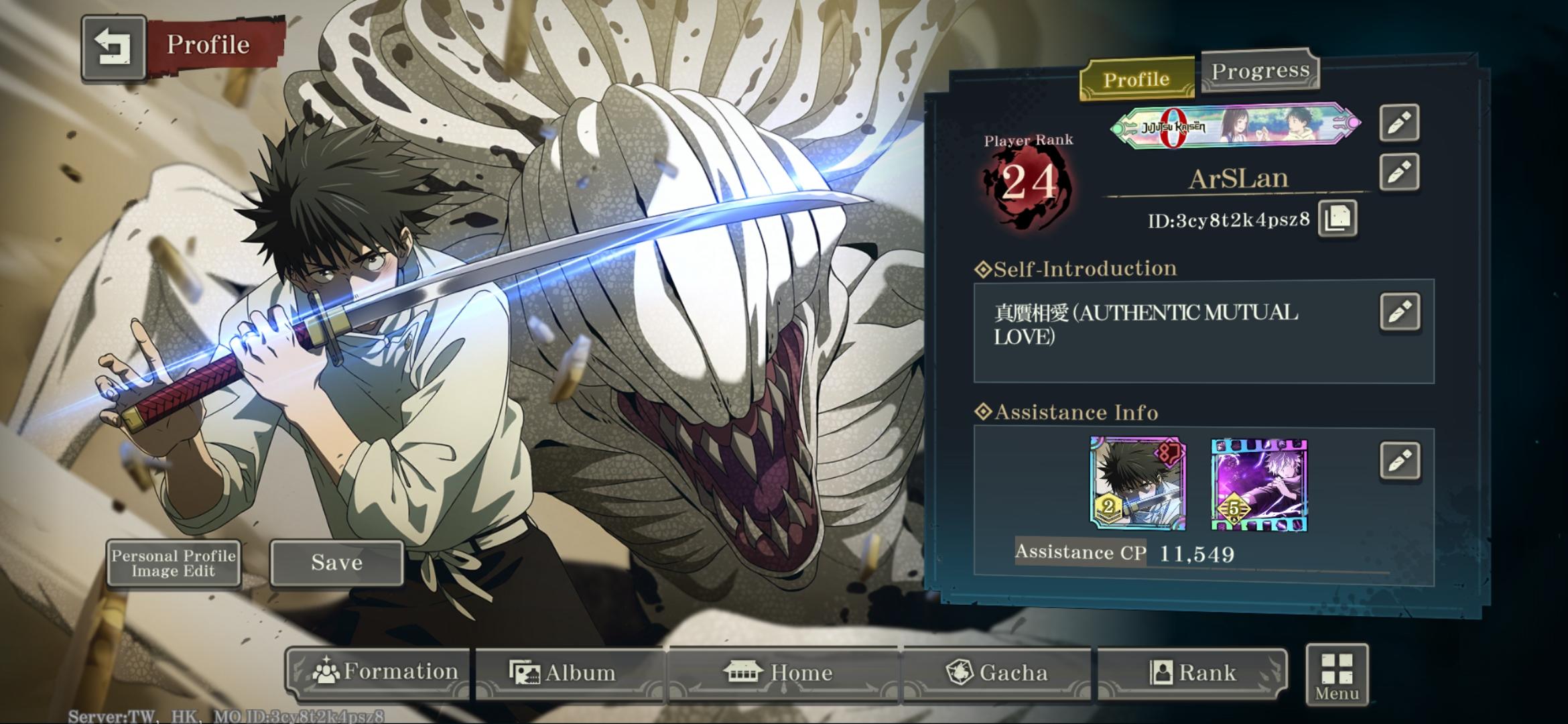Image resolution: width=1568 pixels, height=724 pixels.
Task: Save the profile image
Action: (336, 562)
